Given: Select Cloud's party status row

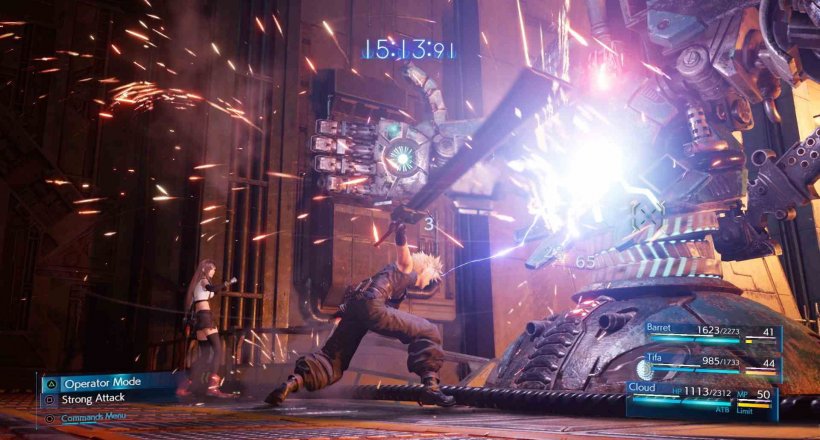Looking at the screenshot, I should [x=700, y=394].
